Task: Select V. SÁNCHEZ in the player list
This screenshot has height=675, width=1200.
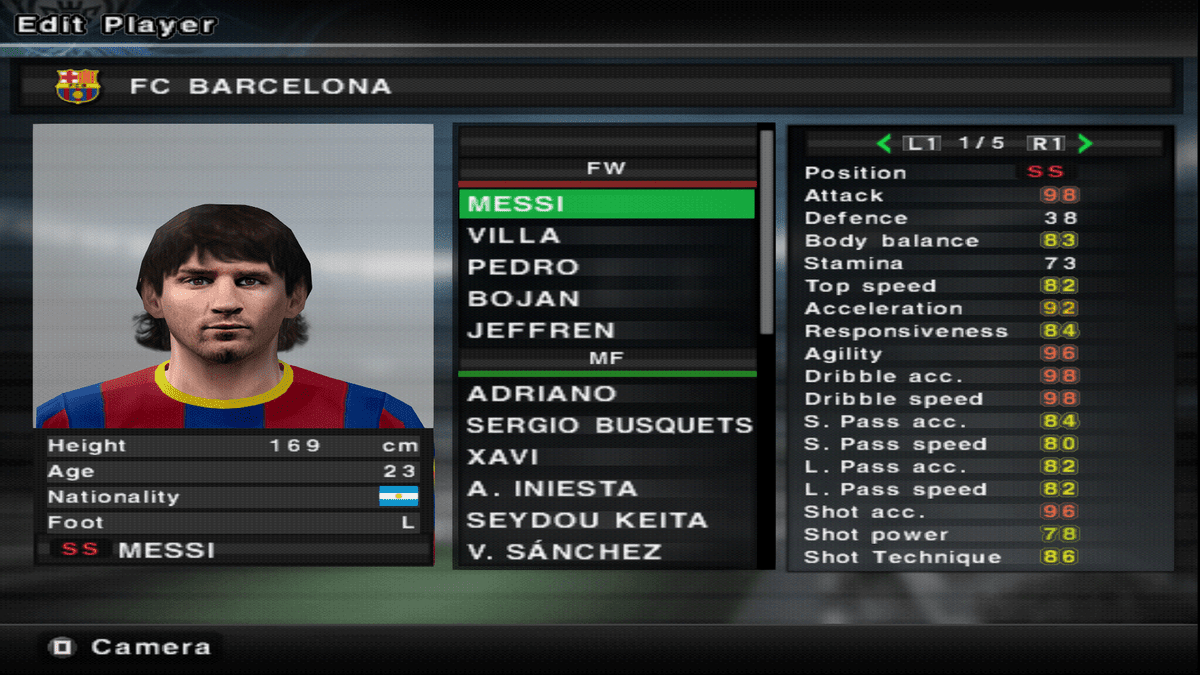Action: pos(606,552)
